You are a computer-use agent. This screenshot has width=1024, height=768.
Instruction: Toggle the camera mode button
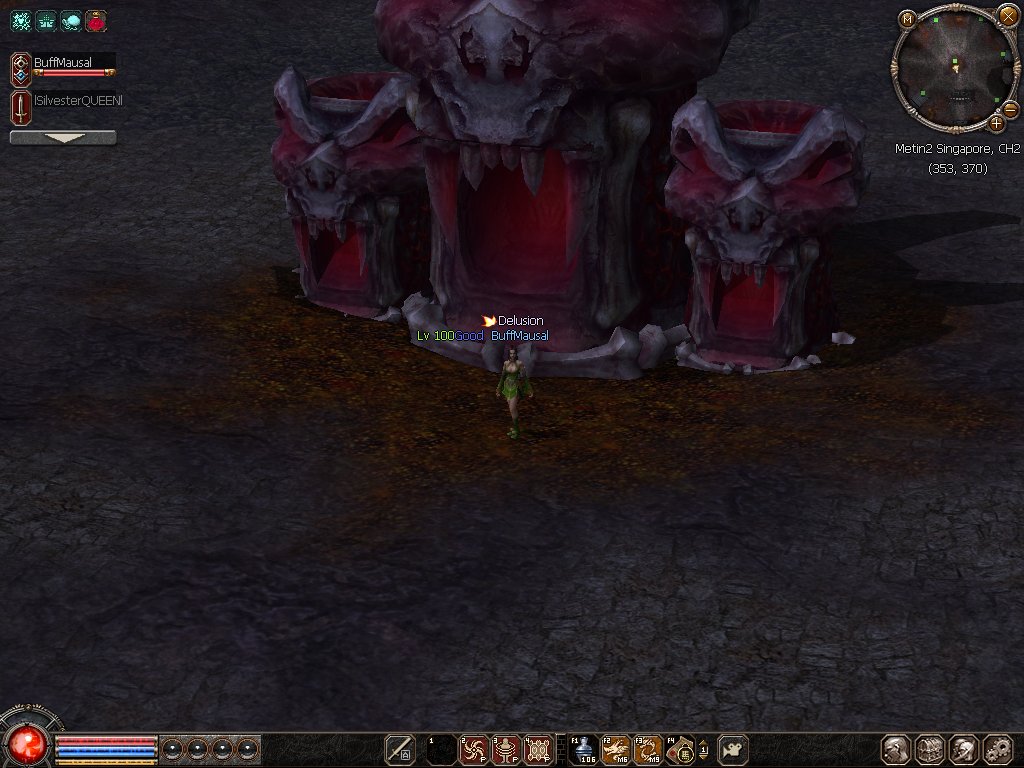(733, 749)
